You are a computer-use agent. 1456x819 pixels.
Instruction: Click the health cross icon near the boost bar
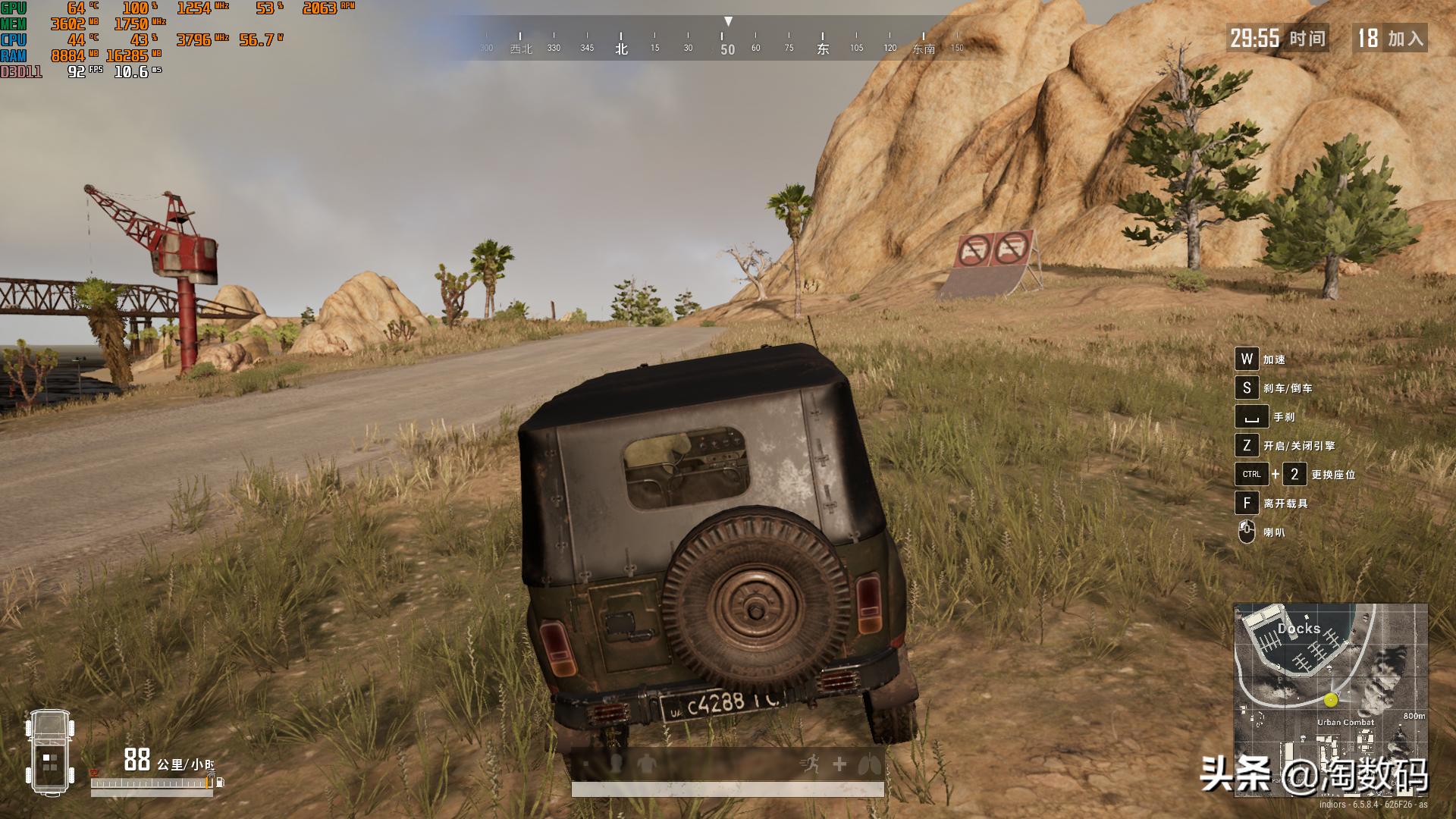point(839,764)
